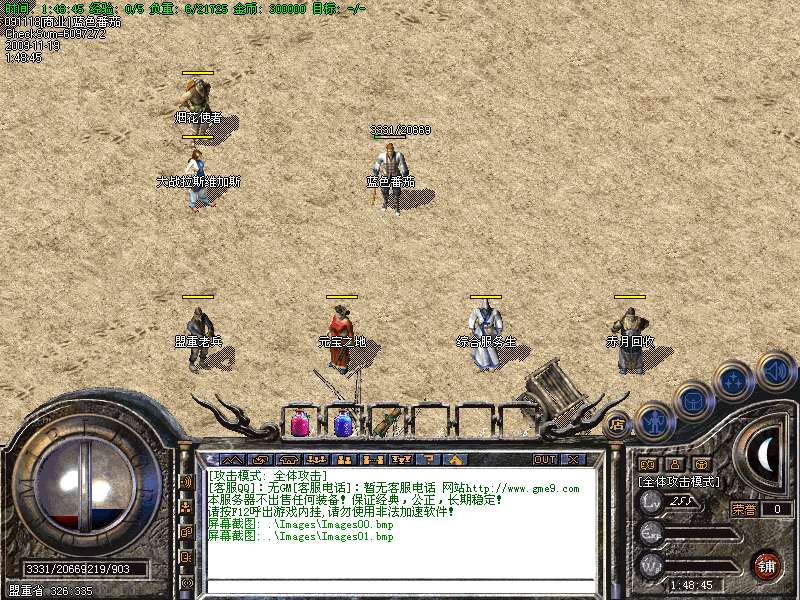Image resolution: width=800 pixels, height=600 pixels.
Task: Select the green scroll belt slot
Action: pyautogui.click(x=387, y=423)
